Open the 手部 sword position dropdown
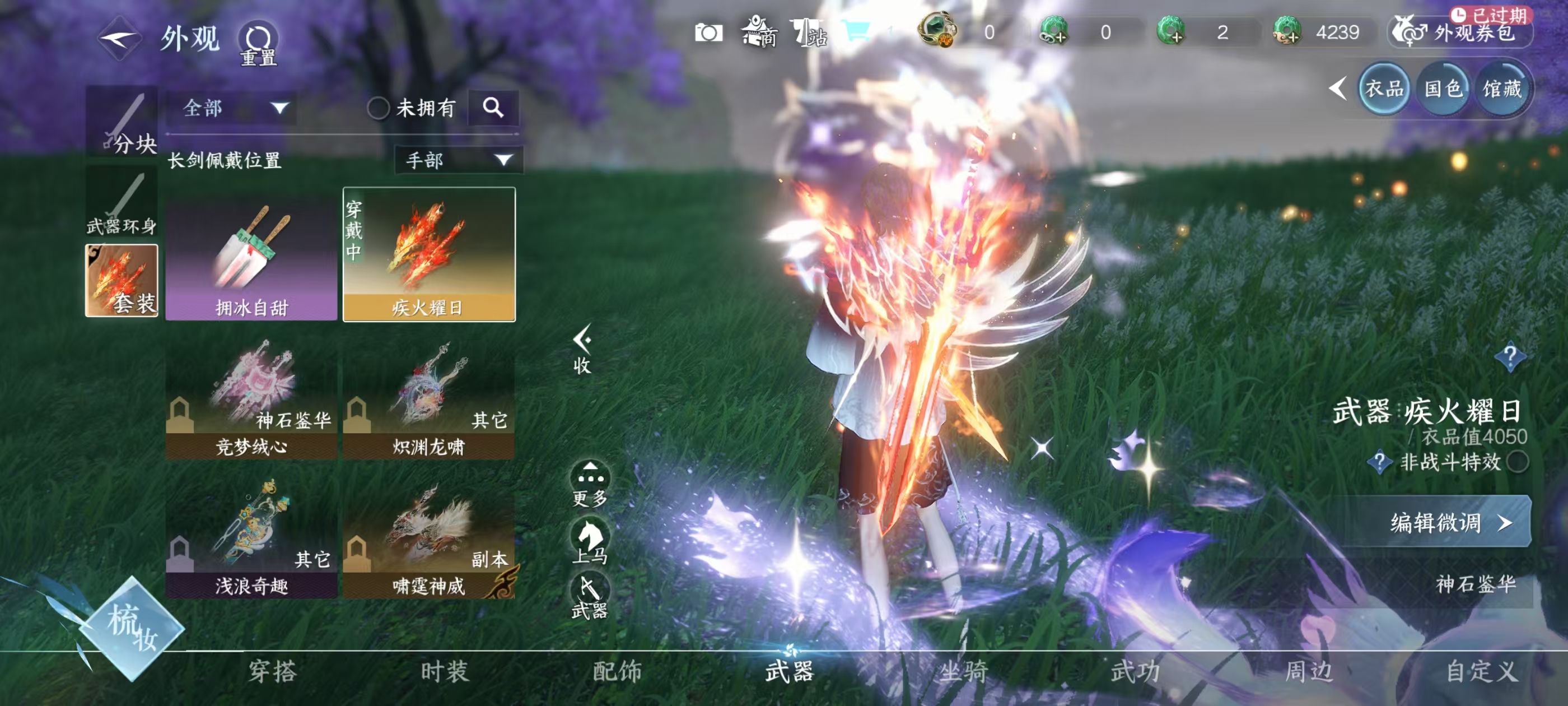 pos(458,160)
